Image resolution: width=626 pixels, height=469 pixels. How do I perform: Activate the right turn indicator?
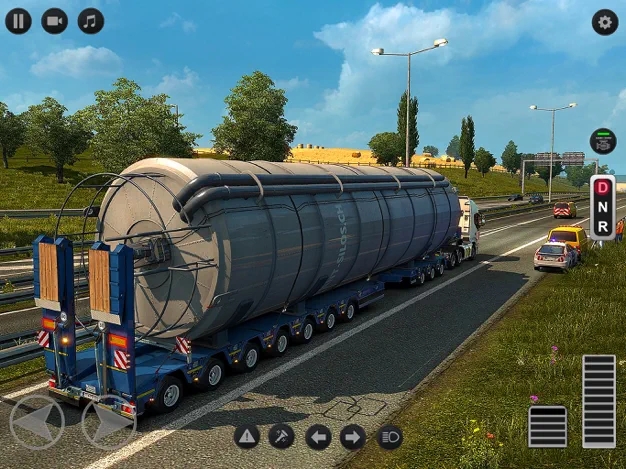[353, 436]
